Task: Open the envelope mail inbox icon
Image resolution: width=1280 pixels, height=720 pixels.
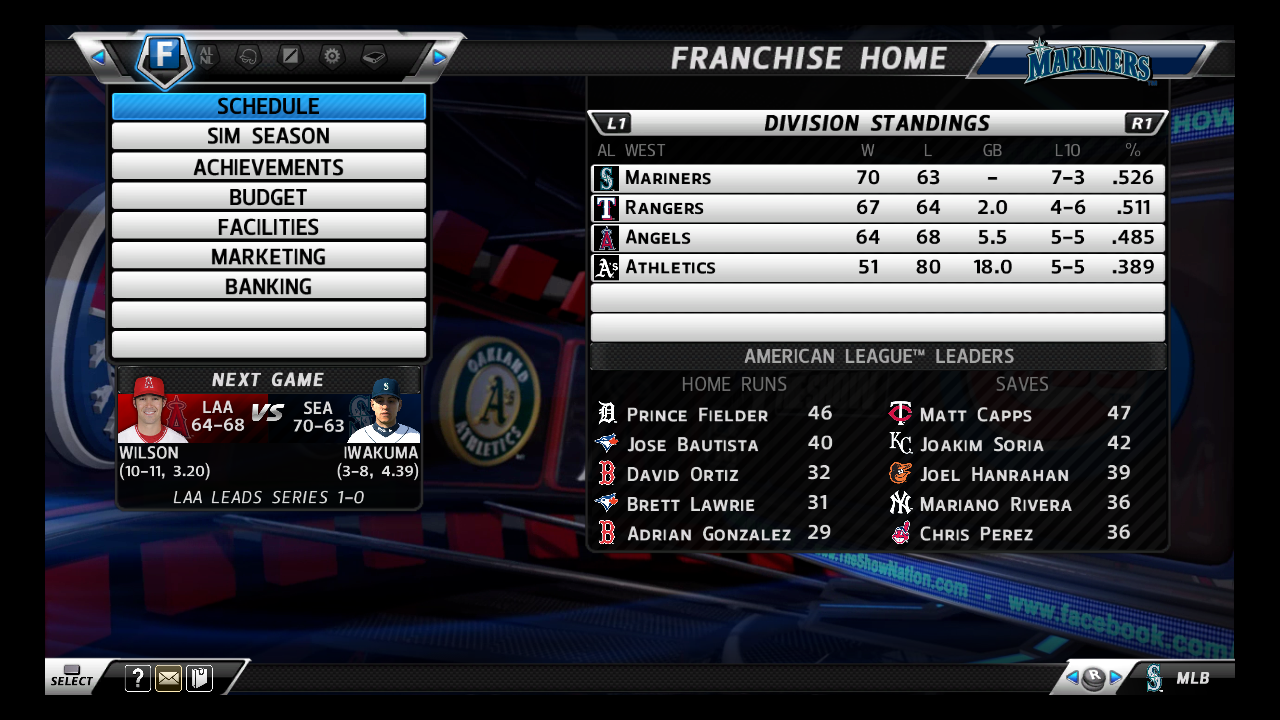Action: (169, 679)
